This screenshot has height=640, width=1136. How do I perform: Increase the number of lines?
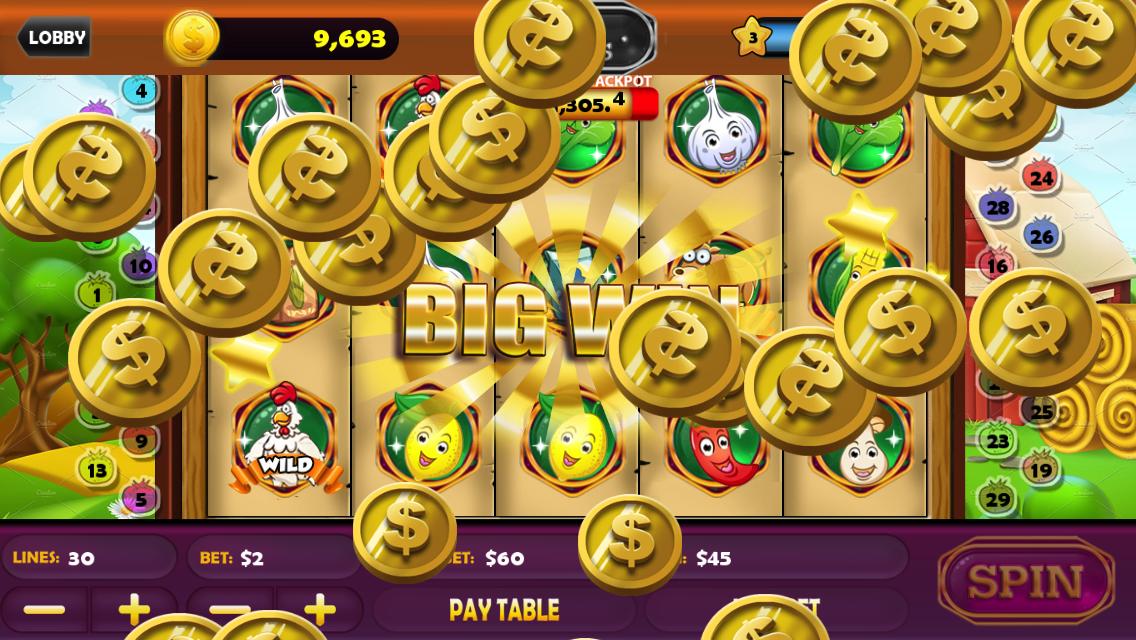point(134,609)
